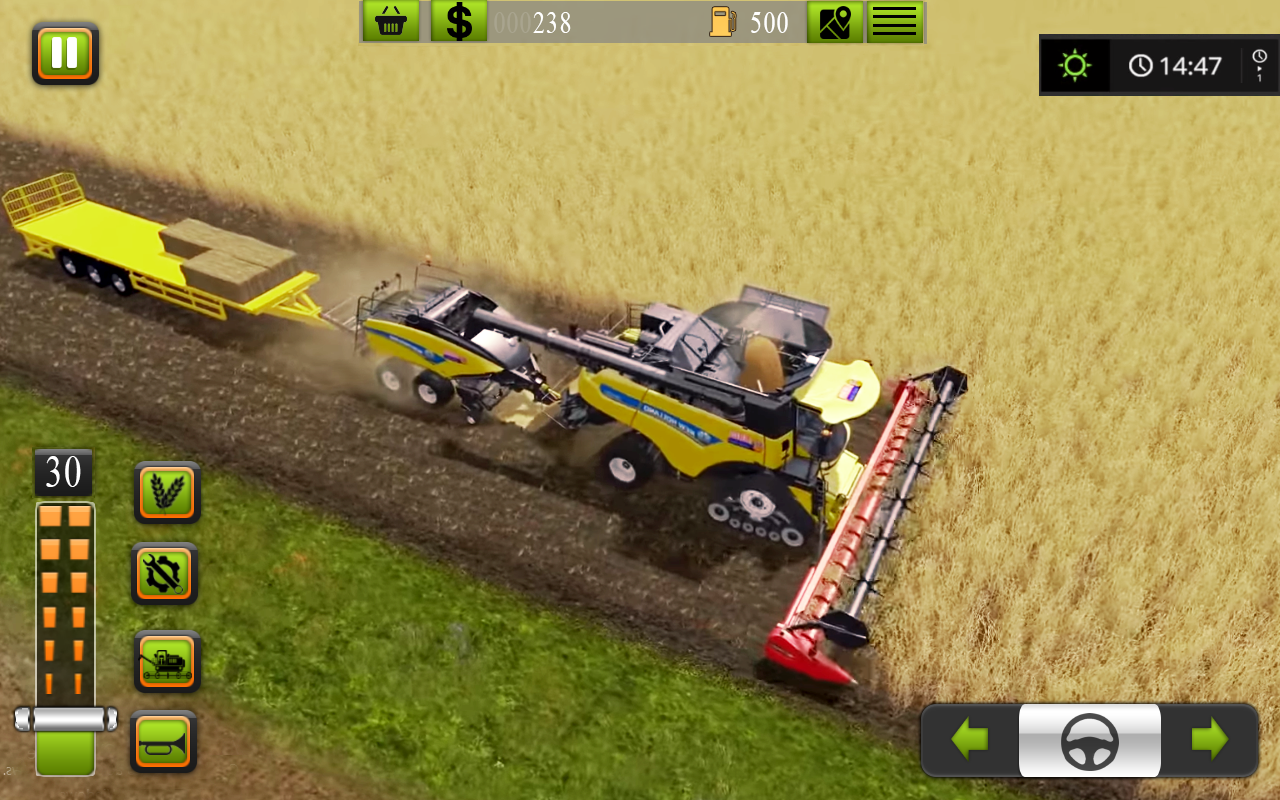Screen dimensions: 1280x800
Task: Toggle the small timer icon beside clock
Action: click(1257, 63)
